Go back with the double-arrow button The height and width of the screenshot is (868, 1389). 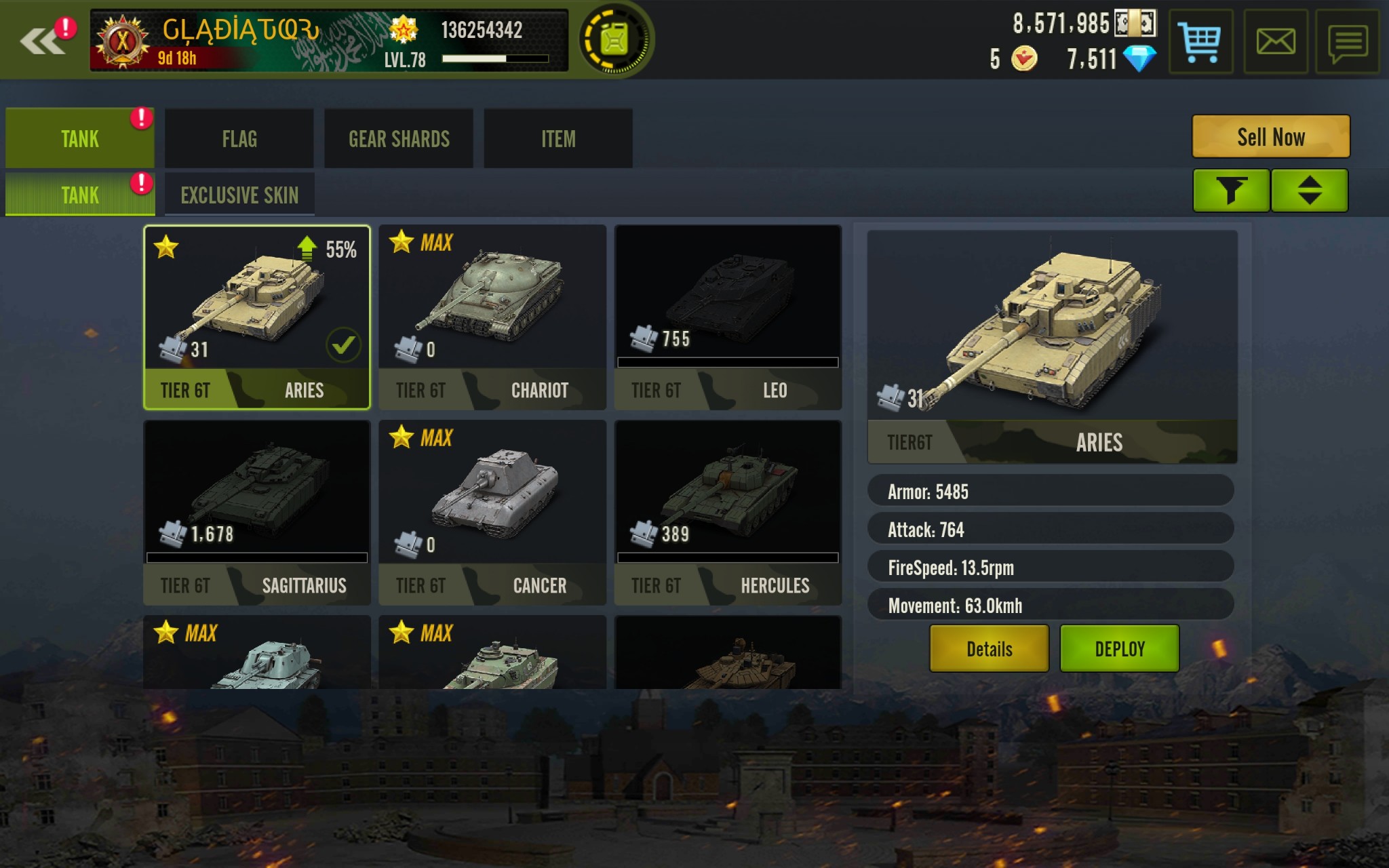[42, 41]
